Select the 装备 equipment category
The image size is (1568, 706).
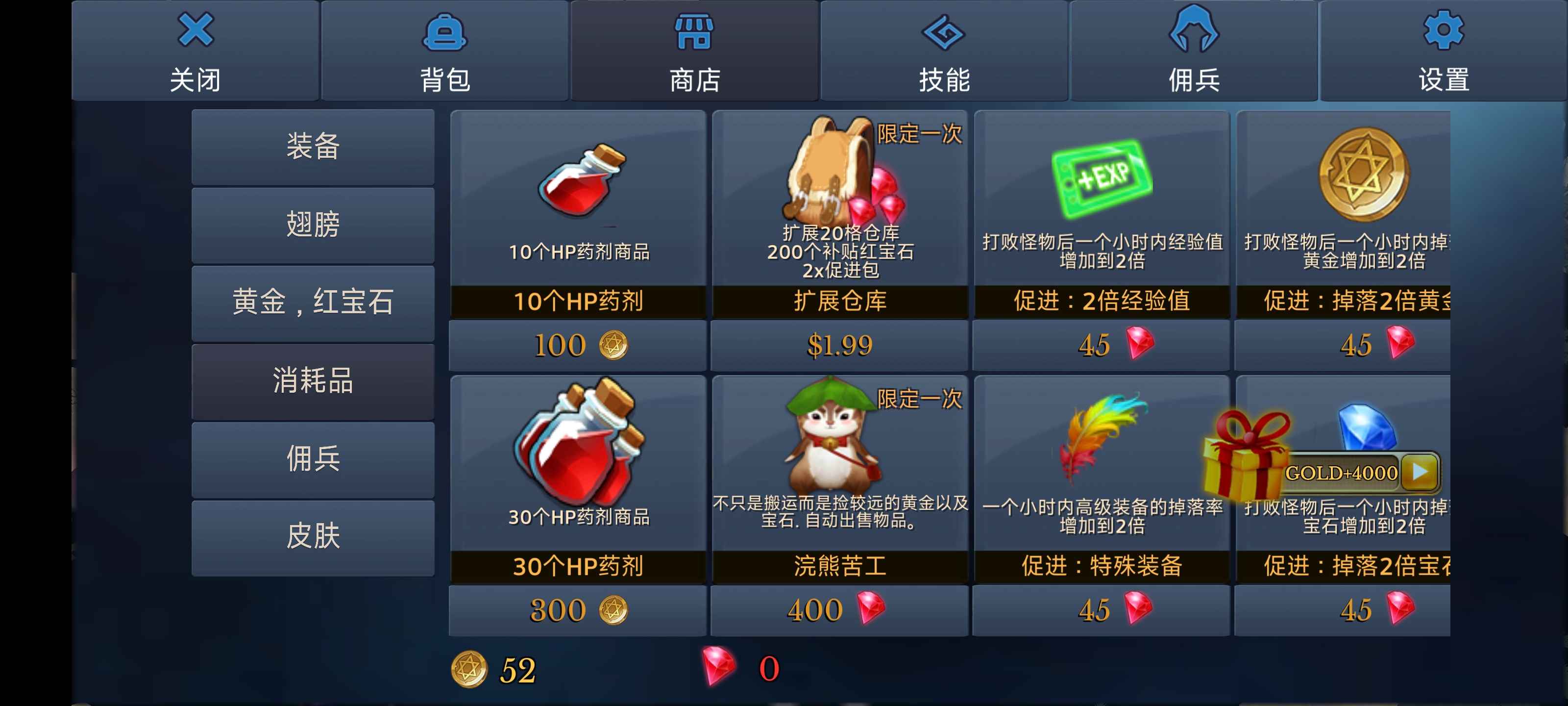[313, 147]
